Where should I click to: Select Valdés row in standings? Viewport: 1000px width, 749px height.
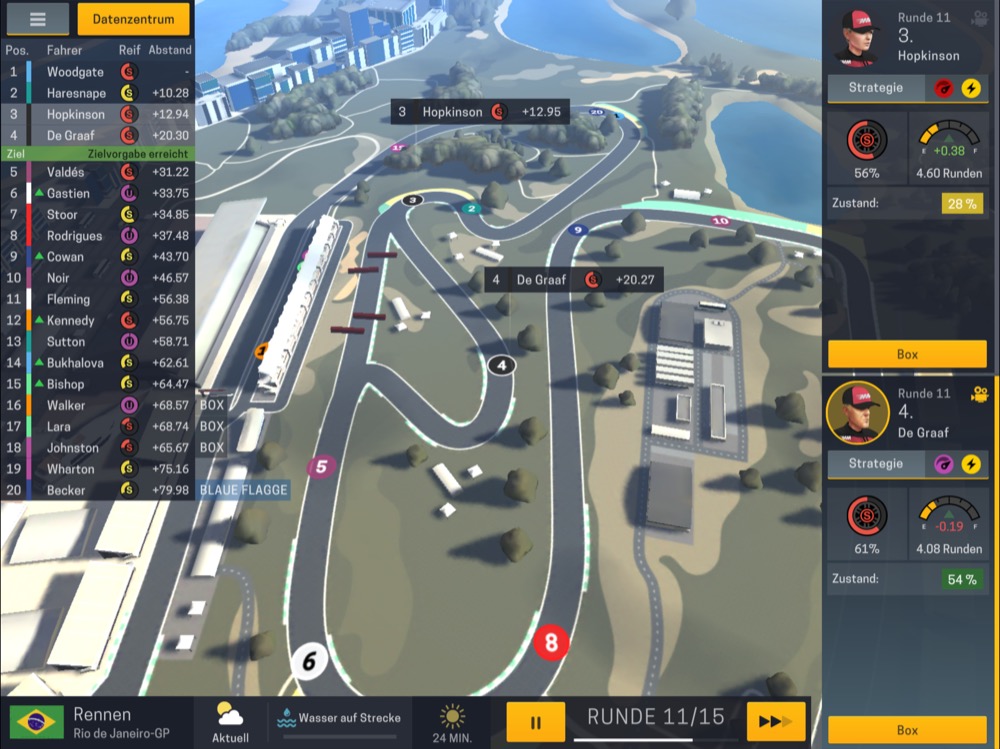[x=98, y=172]
